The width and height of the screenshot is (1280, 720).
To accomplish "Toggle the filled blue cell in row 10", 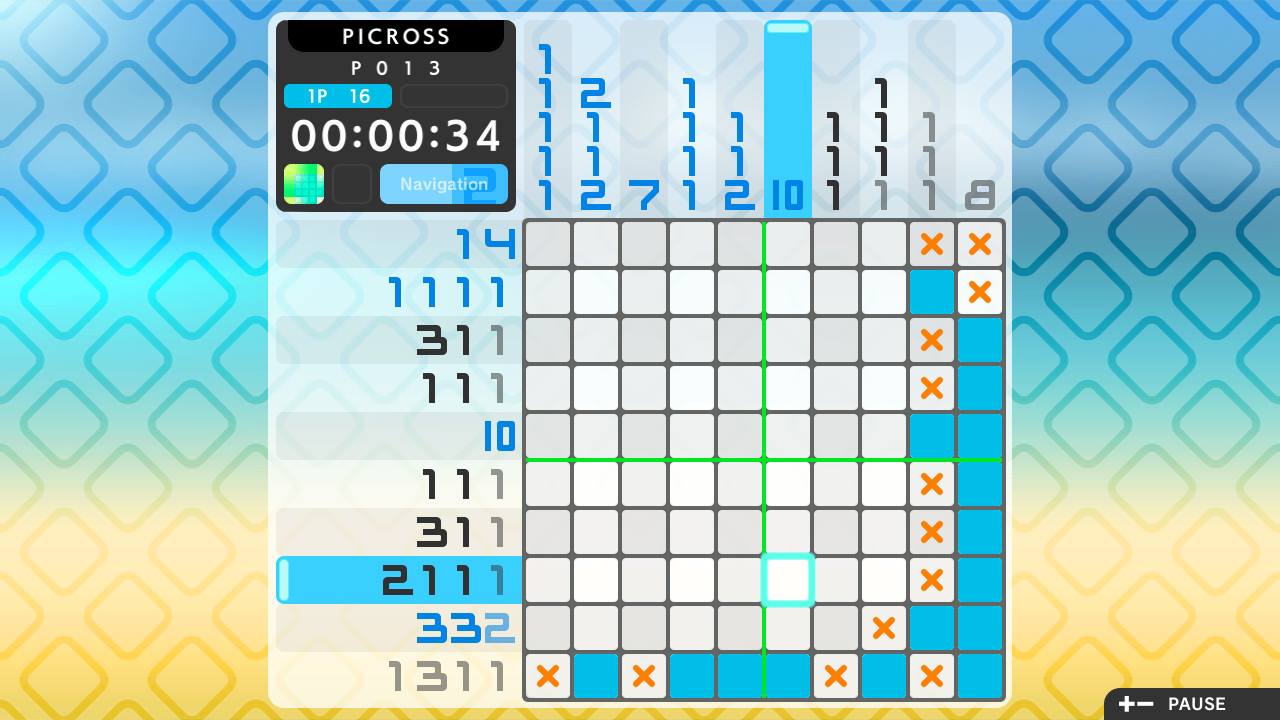I will 932,436.
